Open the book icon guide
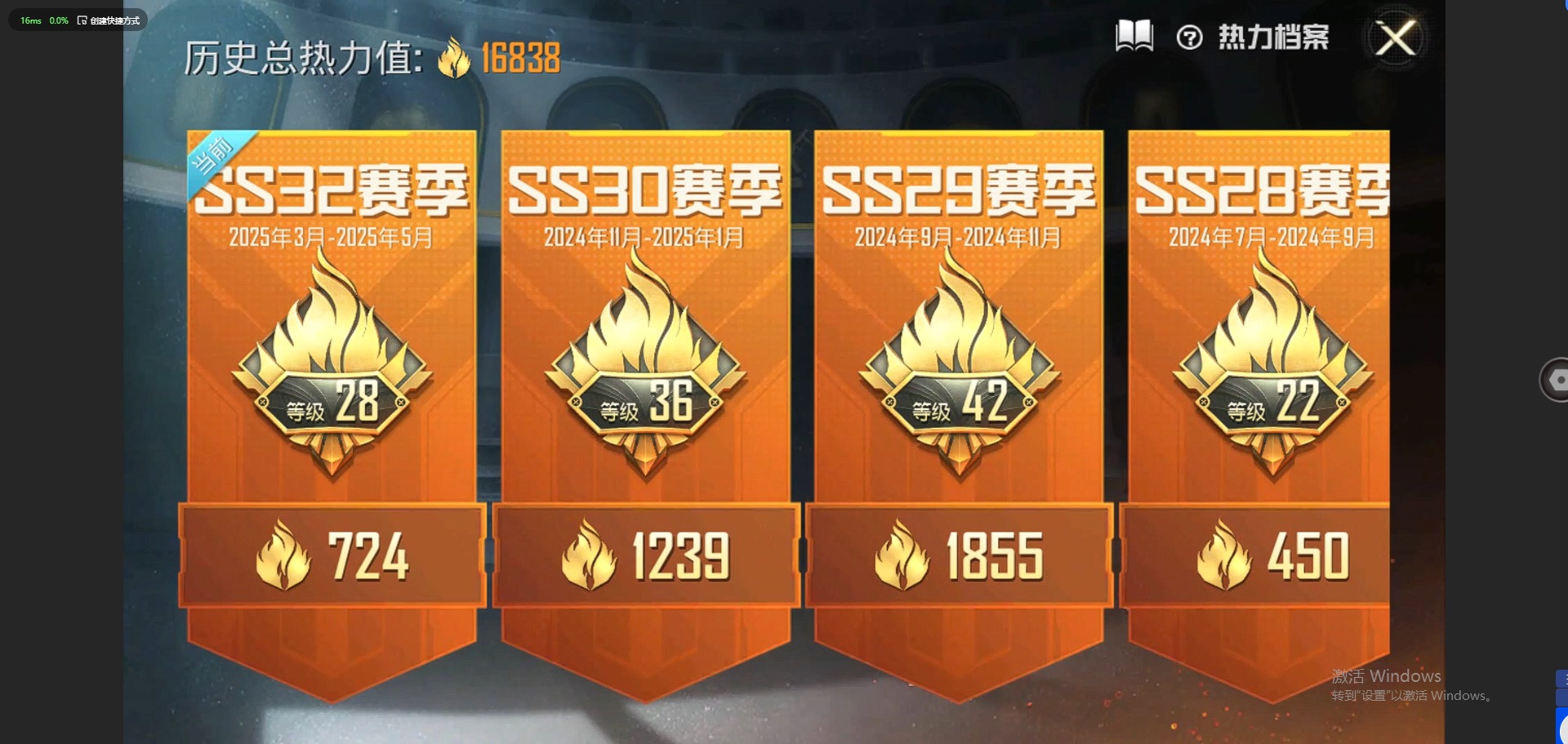The image size is (1568, 744). pos(1134,36)
